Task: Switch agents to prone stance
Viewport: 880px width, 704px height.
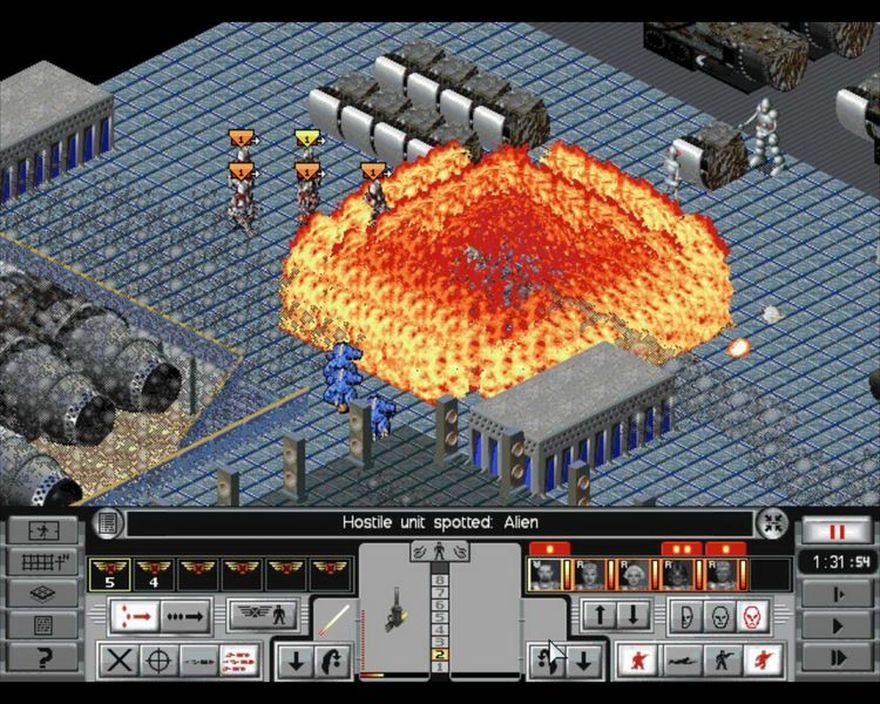Action: click(683, 659)
